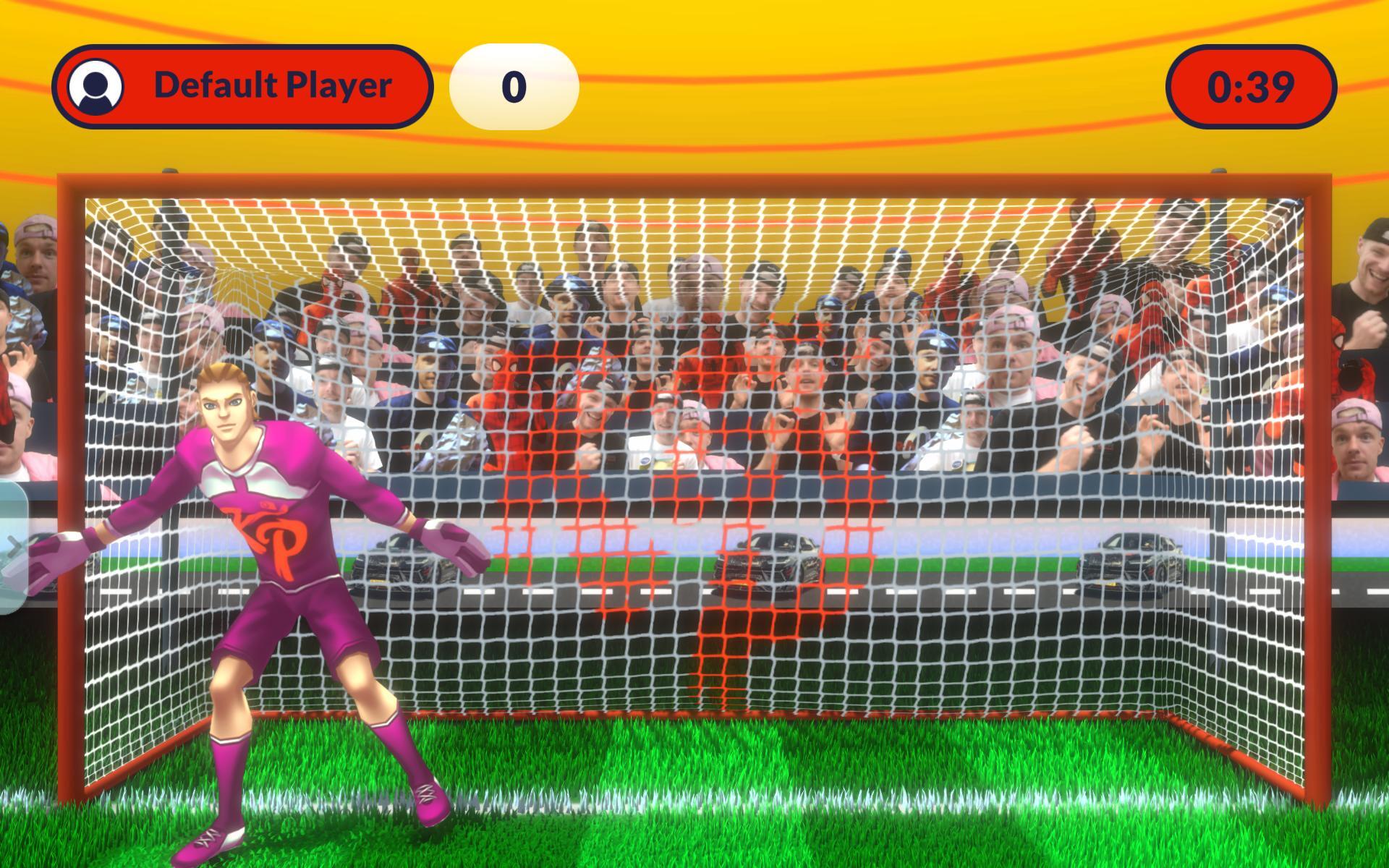
Task: Click the car behind the goal net
Action: (x=770, y=564)
